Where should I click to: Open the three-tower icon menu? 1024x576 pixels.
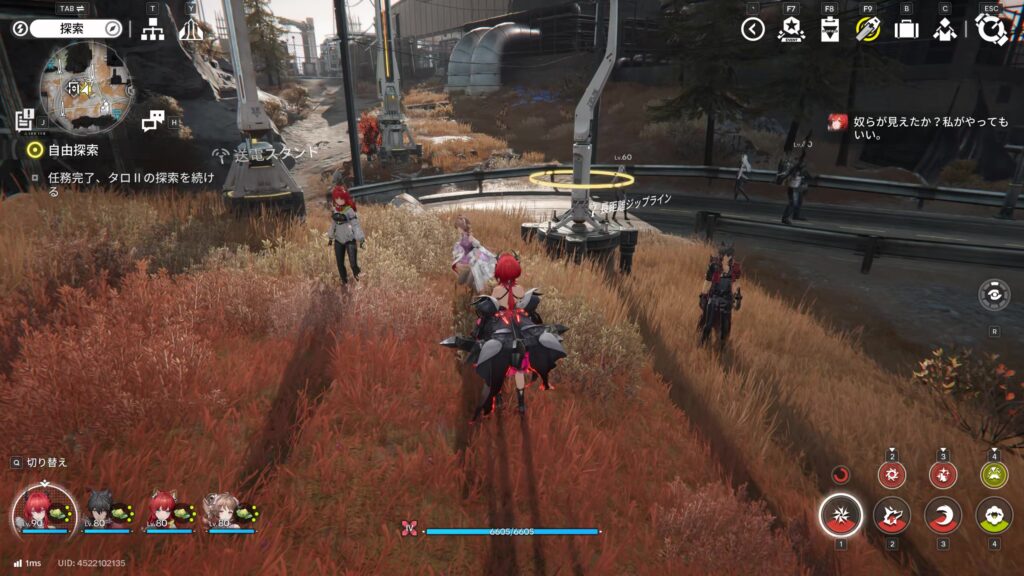[191, 29]
